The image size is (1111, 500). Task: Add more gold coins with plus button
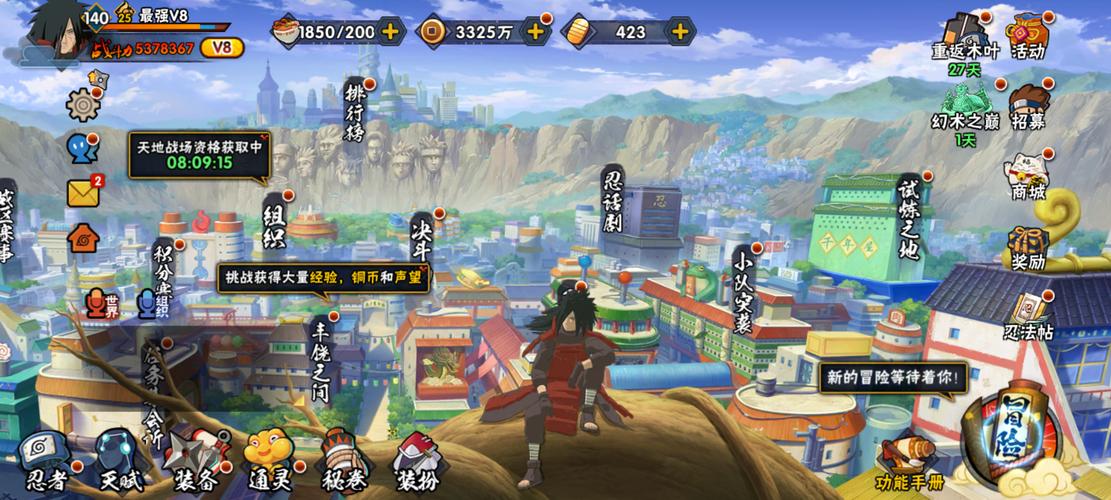coord(536,31)
